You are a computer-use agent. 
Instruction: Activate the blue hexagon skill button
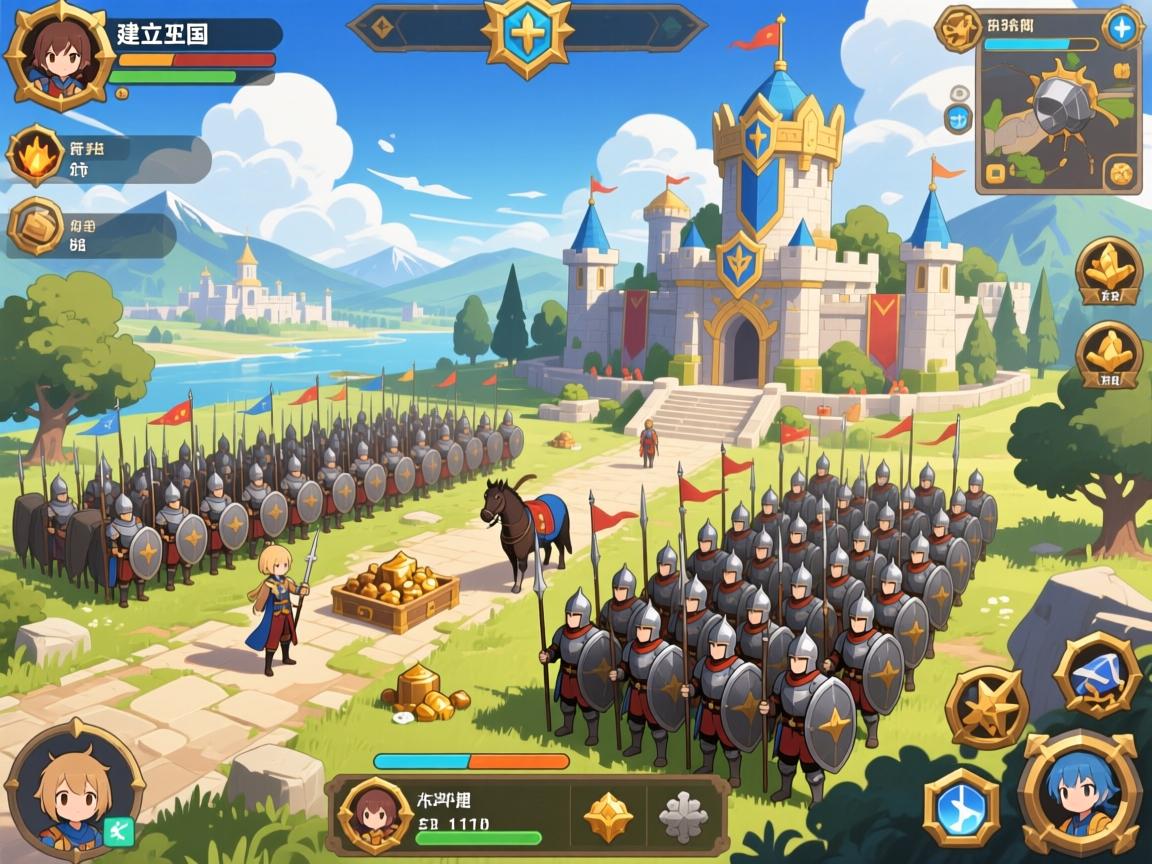(960, 808)
